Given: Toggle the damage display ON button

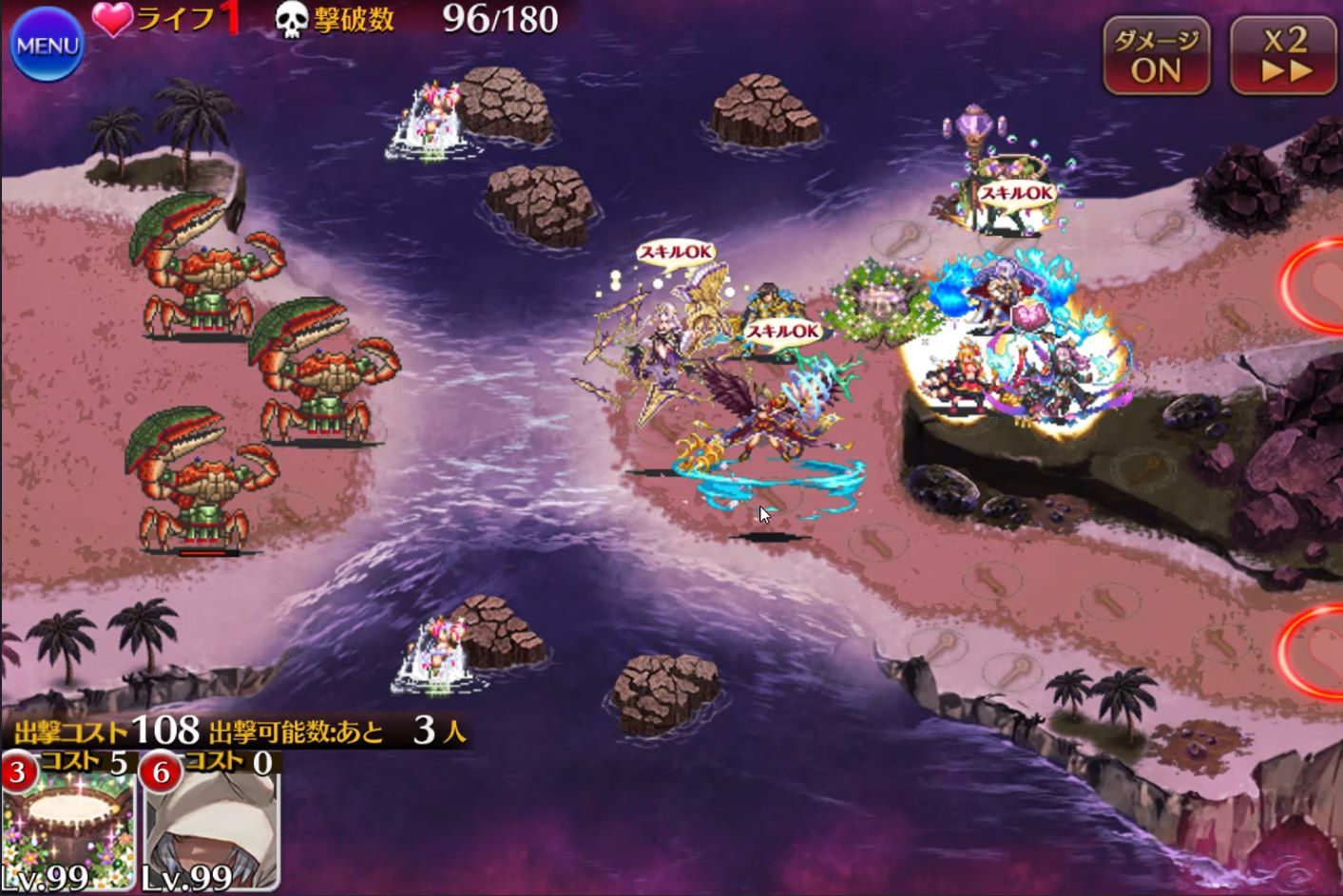Looking at the screenshot, I should coord(1156,56).
